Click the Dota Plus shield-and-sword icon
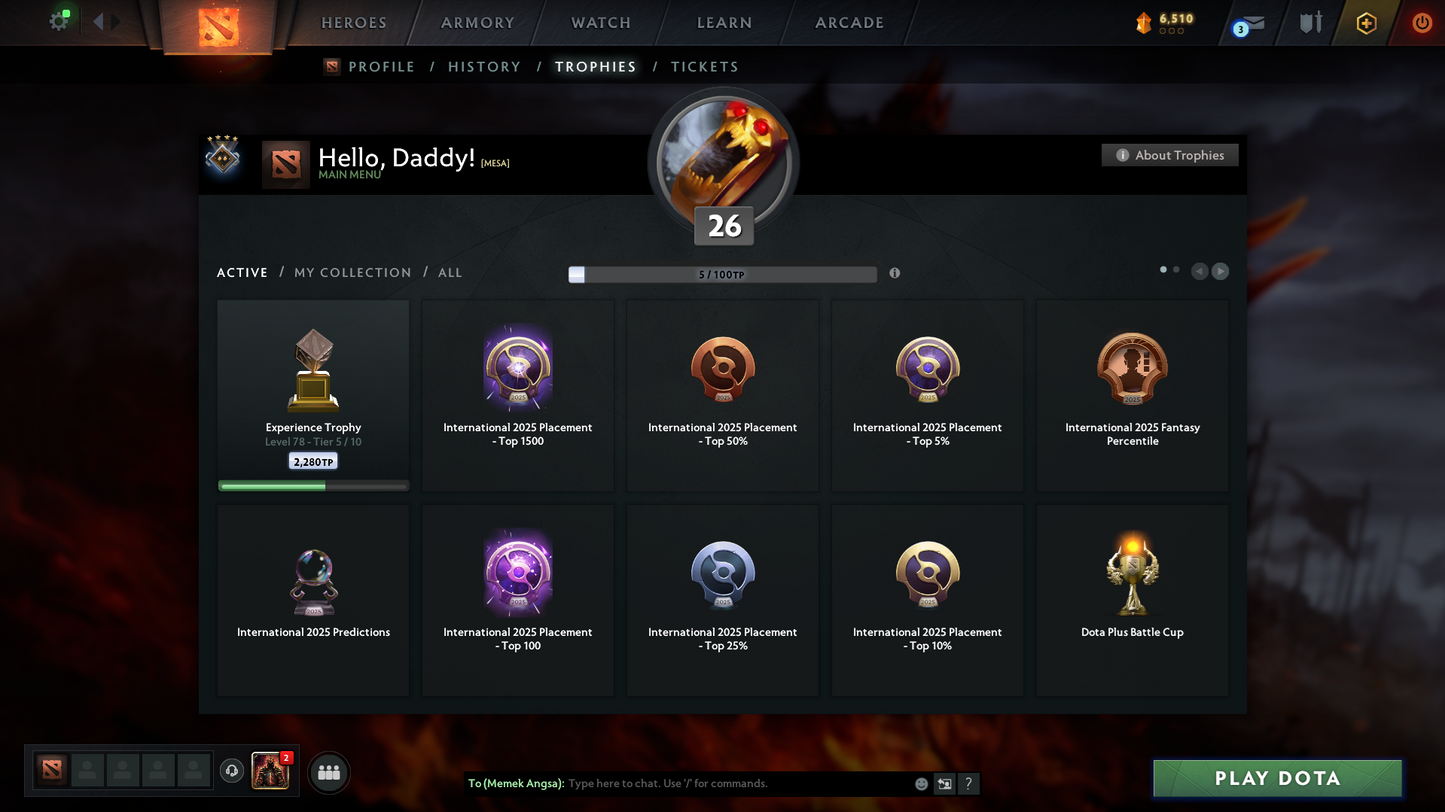 [1310, 22]
